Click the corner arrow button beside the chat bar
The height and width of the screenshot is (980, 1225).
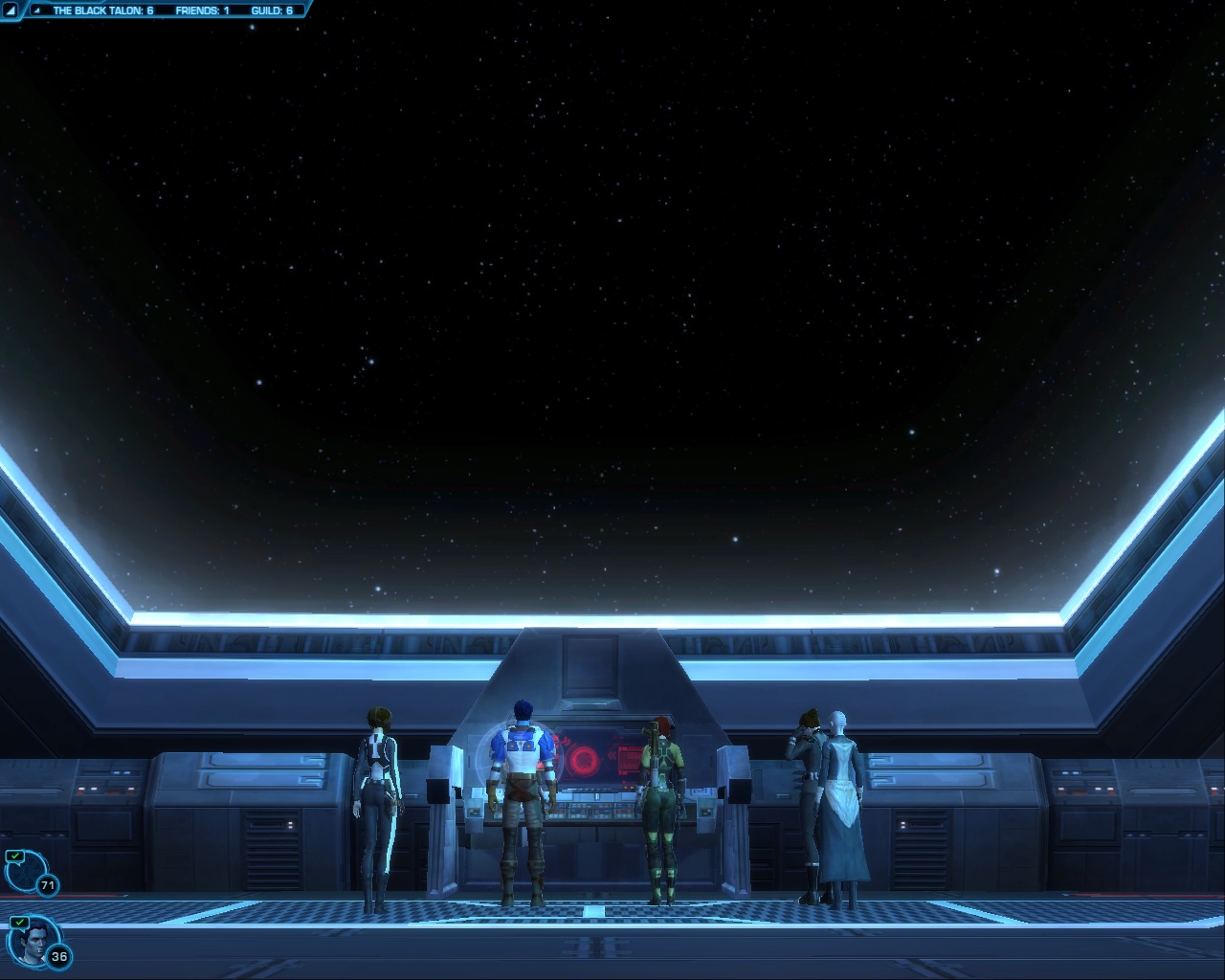coord(11,10)
